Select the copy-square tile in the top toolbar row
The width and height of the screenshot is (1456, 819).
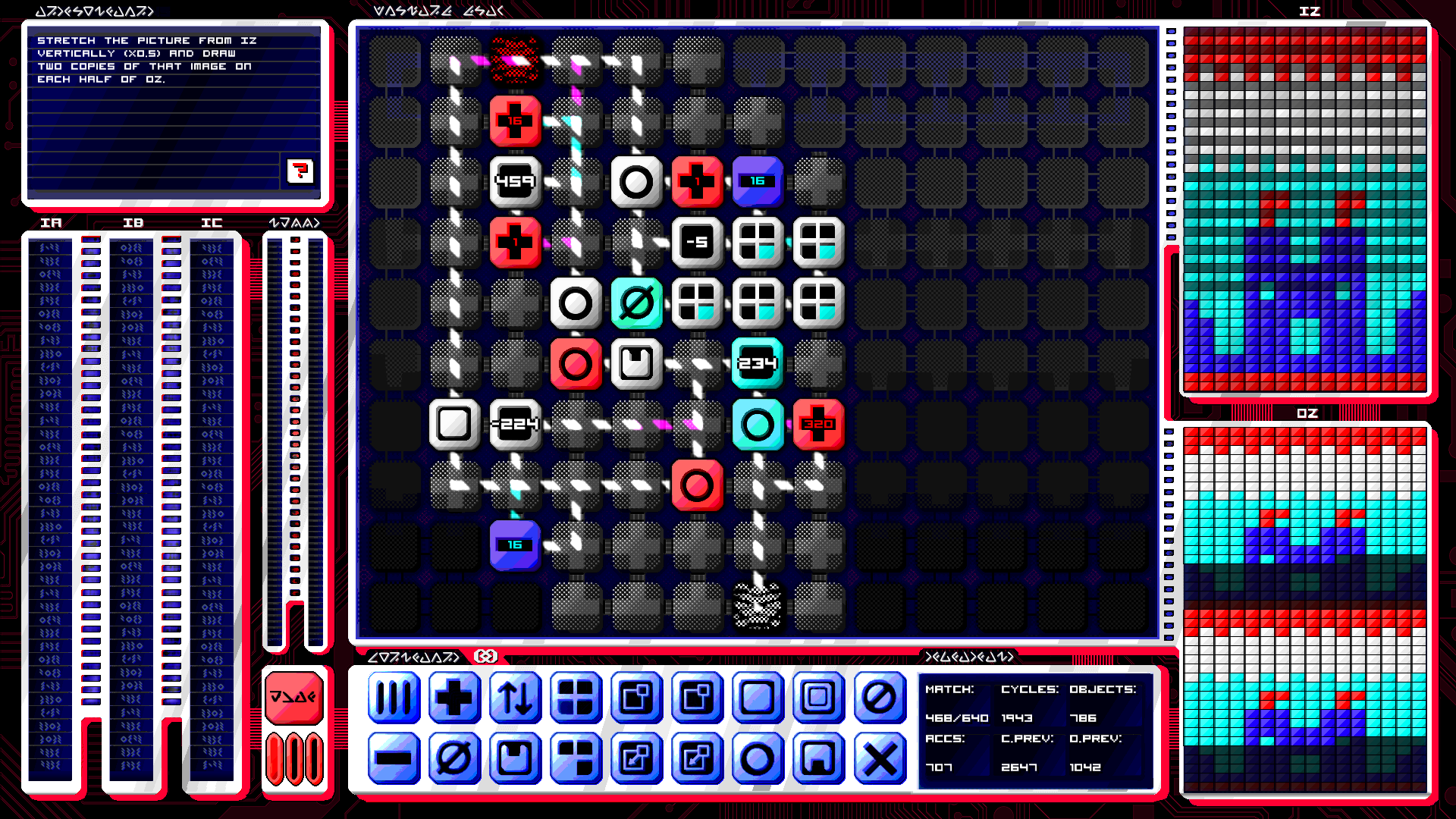coord(636,699)
